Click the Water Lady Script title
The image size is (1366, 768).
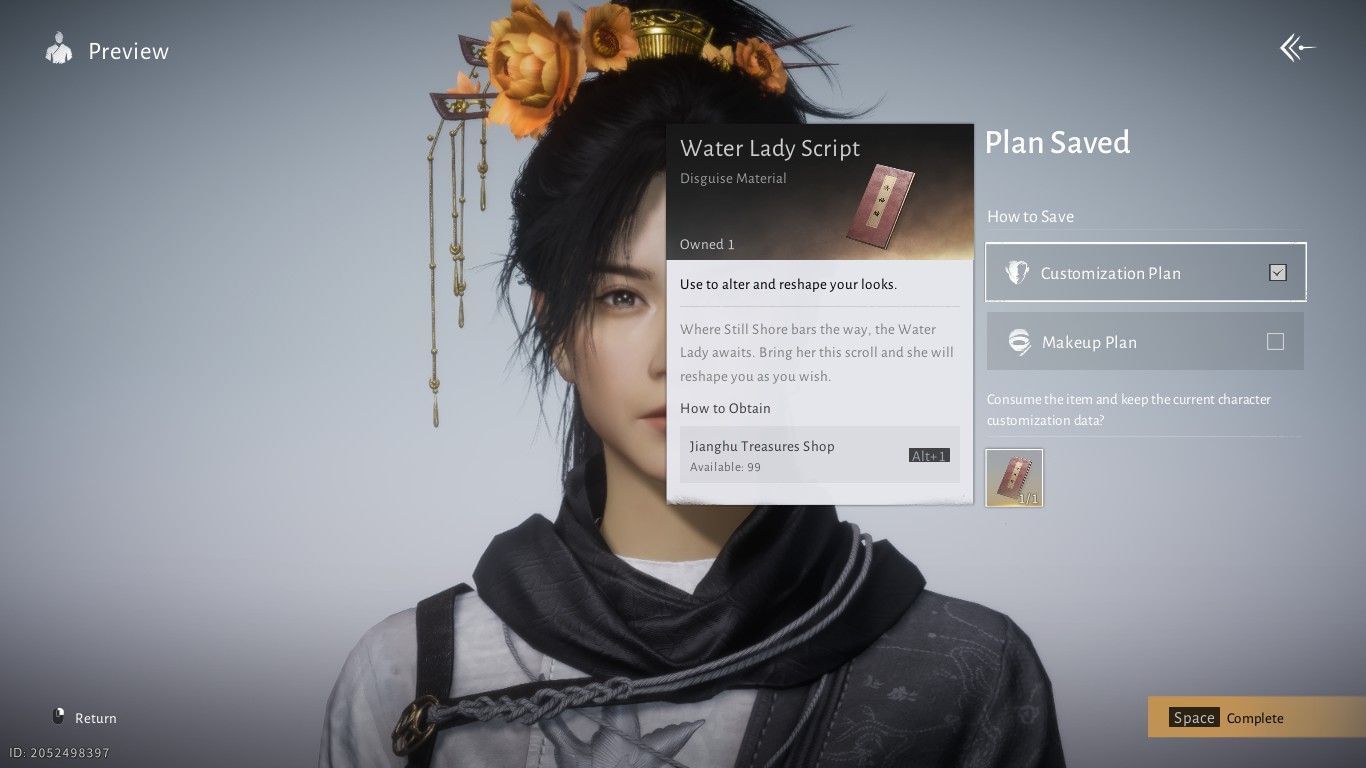pos(770,148)
